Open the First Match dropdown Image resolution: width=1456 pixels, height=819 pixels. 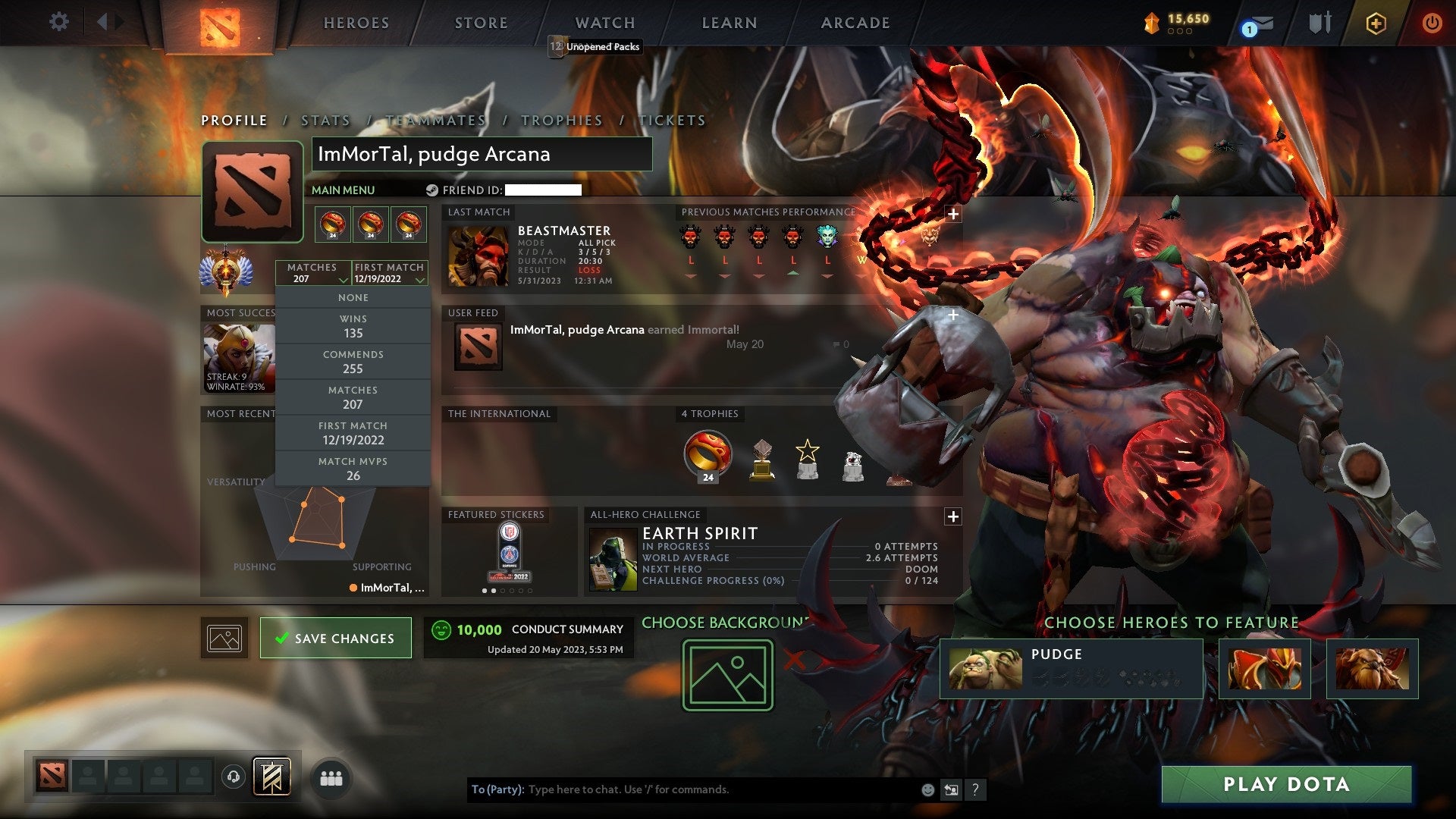click(388, 273)
